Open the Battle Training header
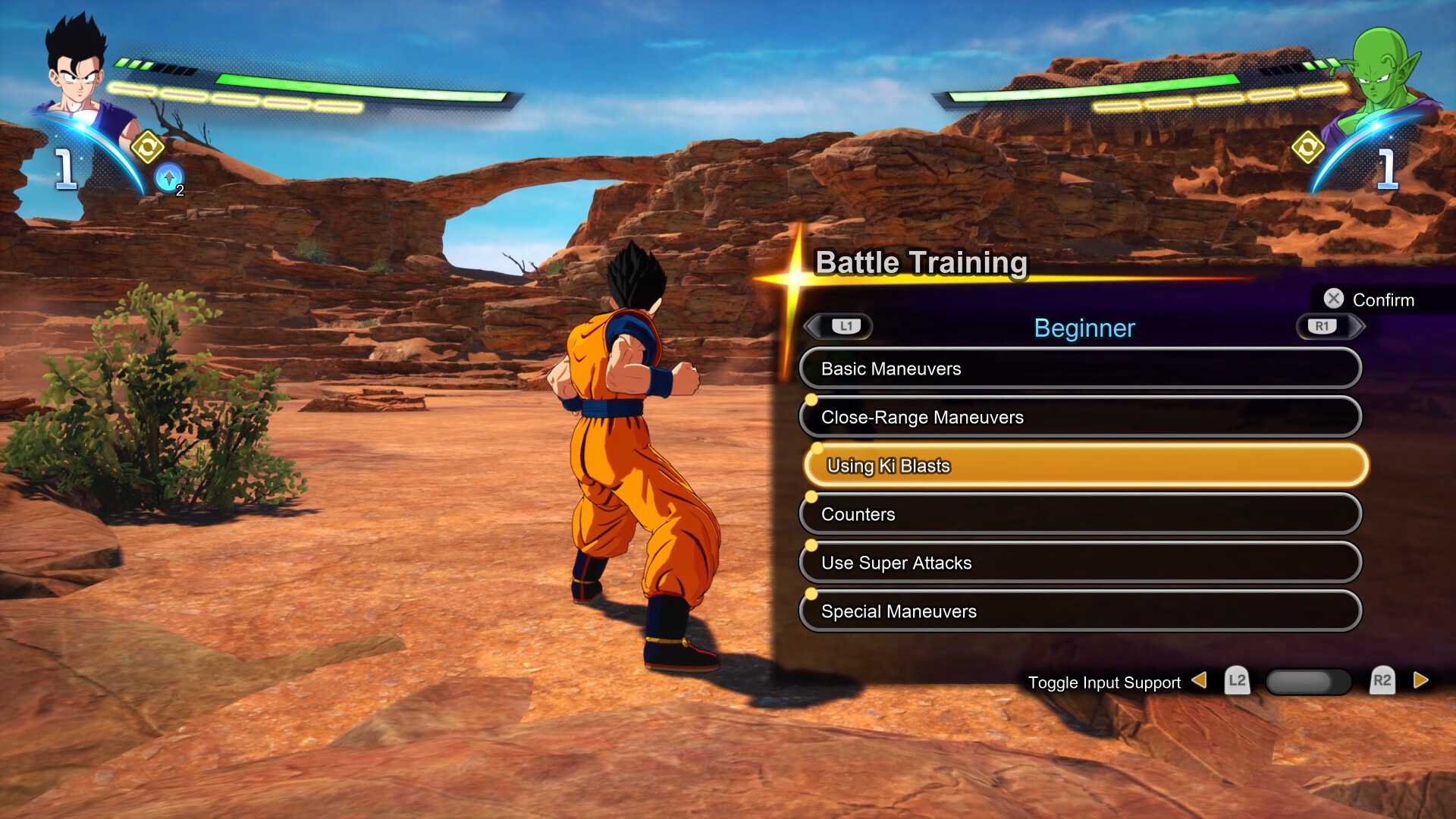 922,264
